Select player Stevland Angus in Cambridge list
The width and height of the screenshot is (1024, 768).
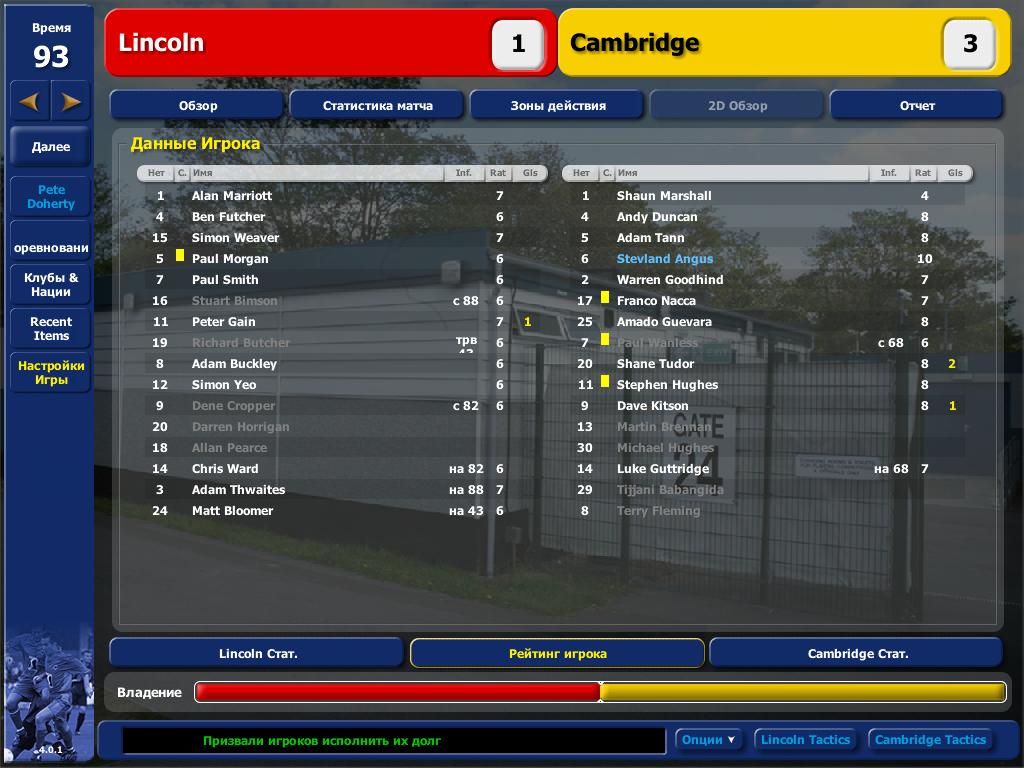coord(665,259)
